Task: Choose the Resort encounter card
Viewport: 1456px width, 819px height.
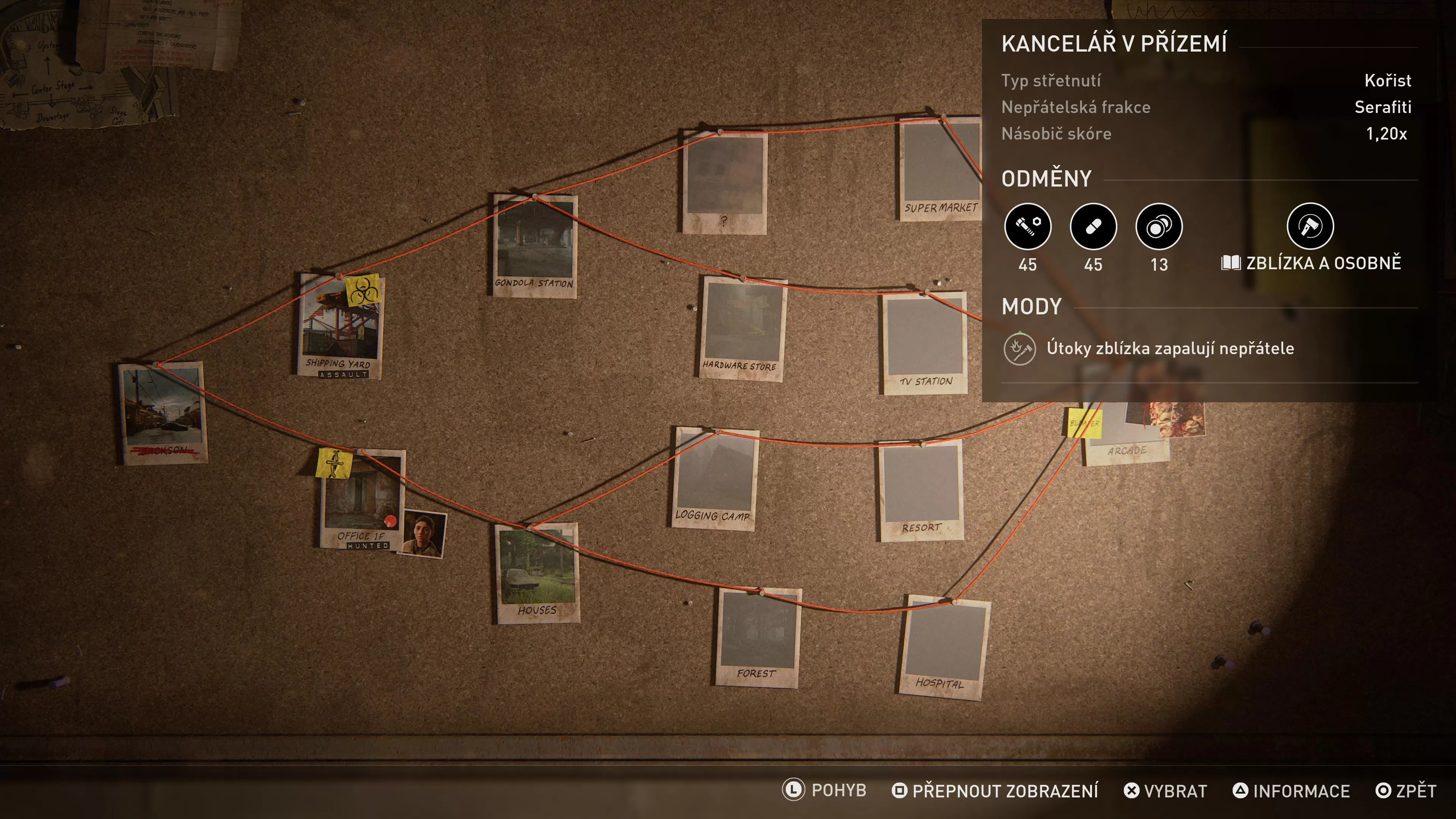Action: pos(921,491)
